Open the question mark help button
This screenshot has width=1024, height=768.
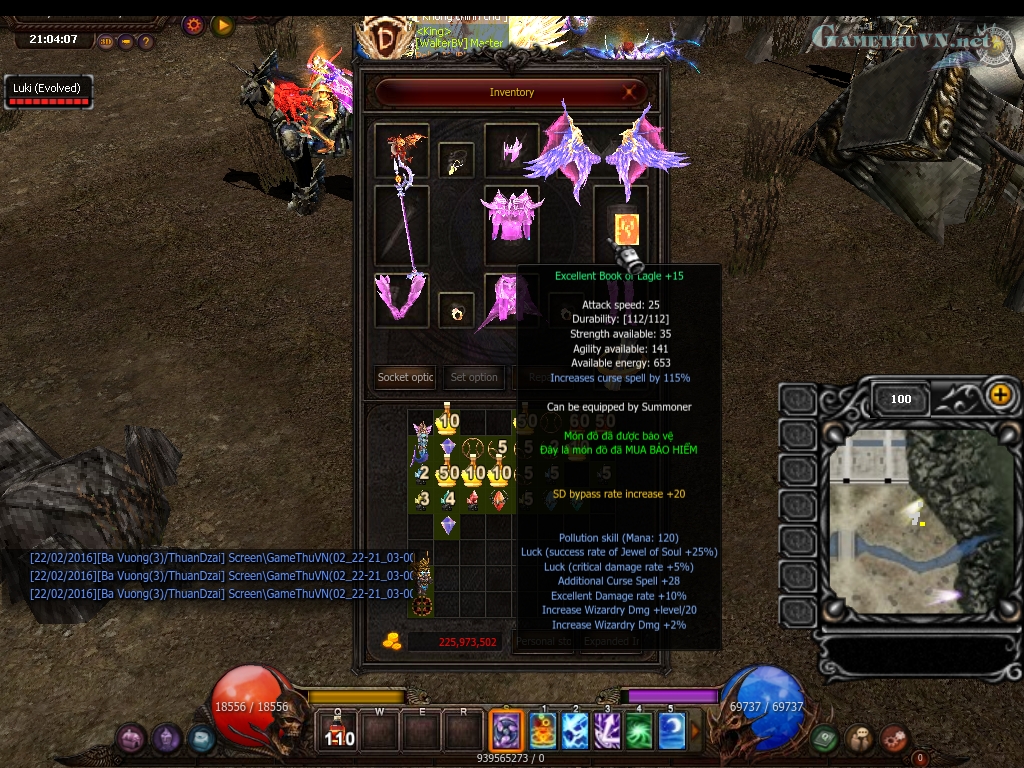tap(146, 42)
